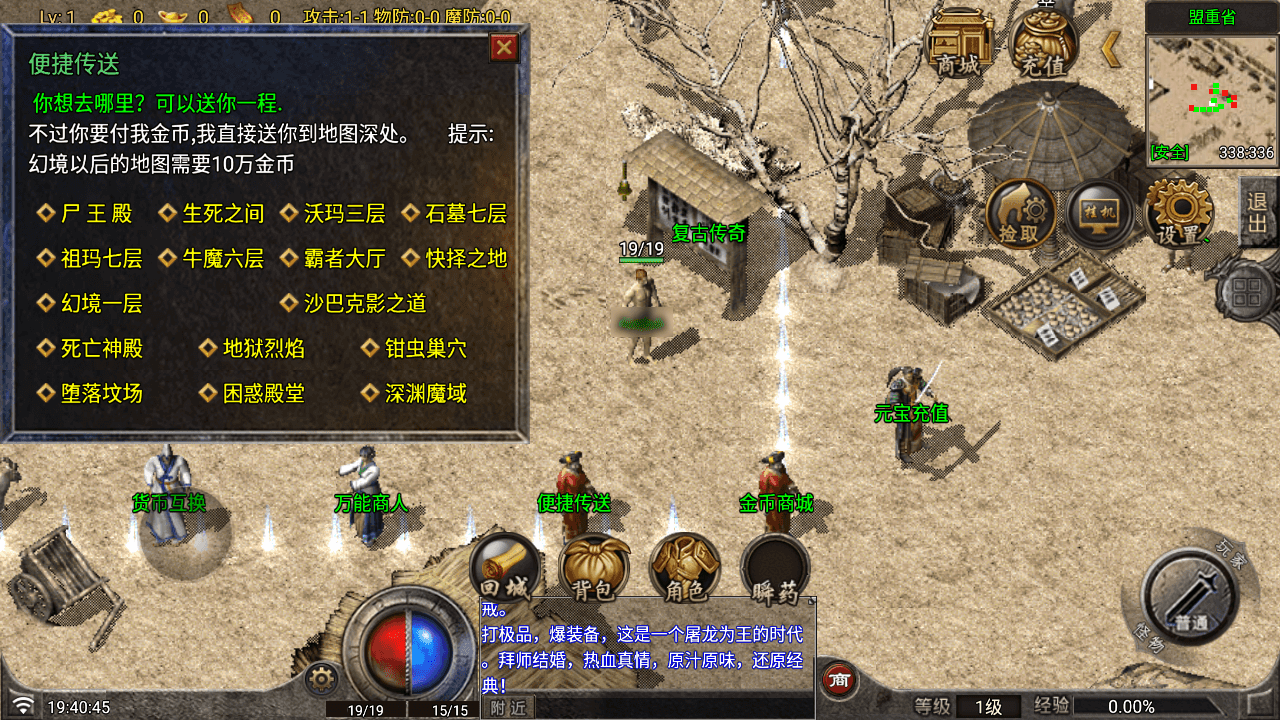Tap the 捡取 pickup button
1280x720 pixels.
click(x=1021, y=214)
